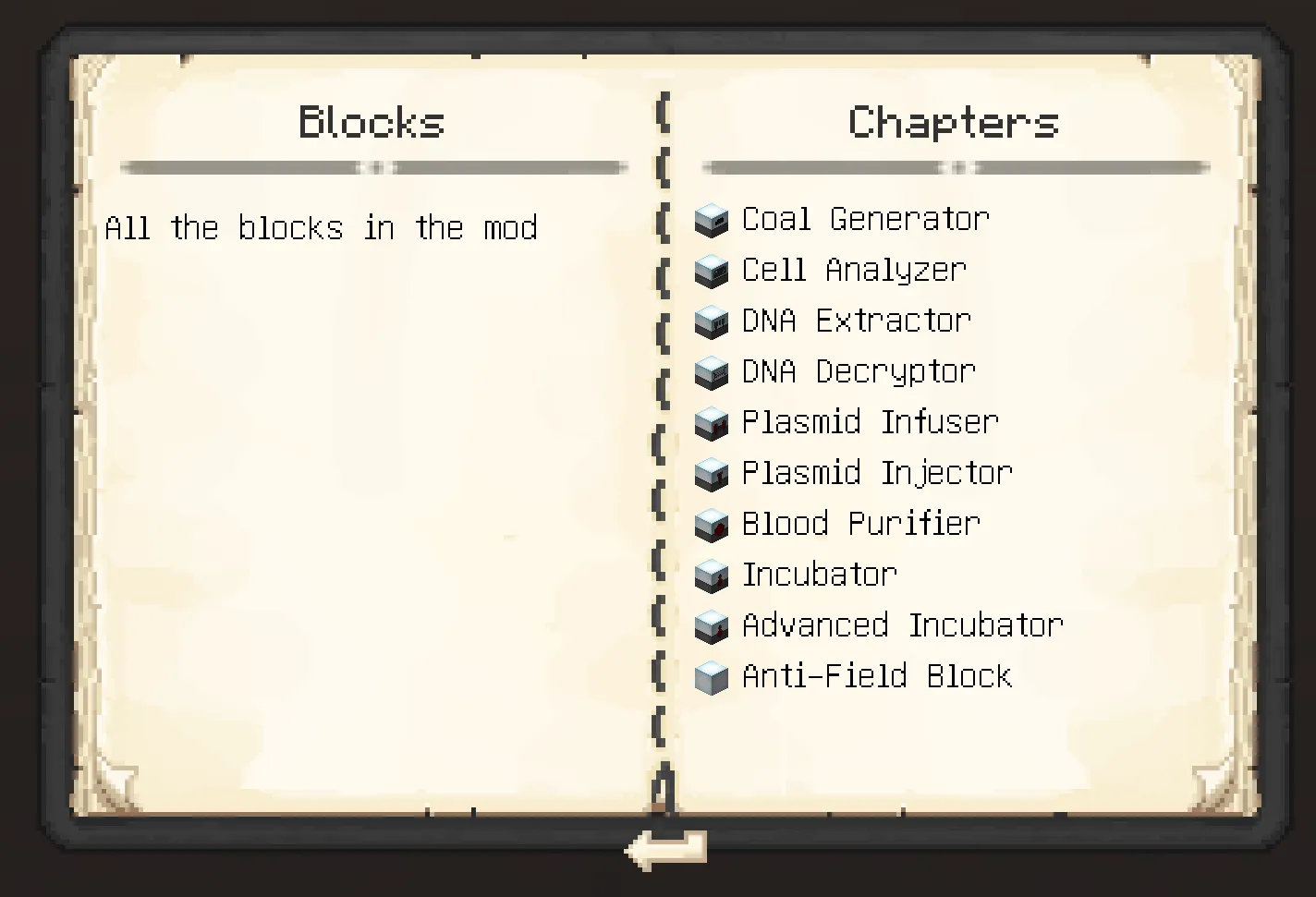Click the DNA Decryptor block icon
The height and width of the screenshot is (897, 1316).
coord(712,372)
